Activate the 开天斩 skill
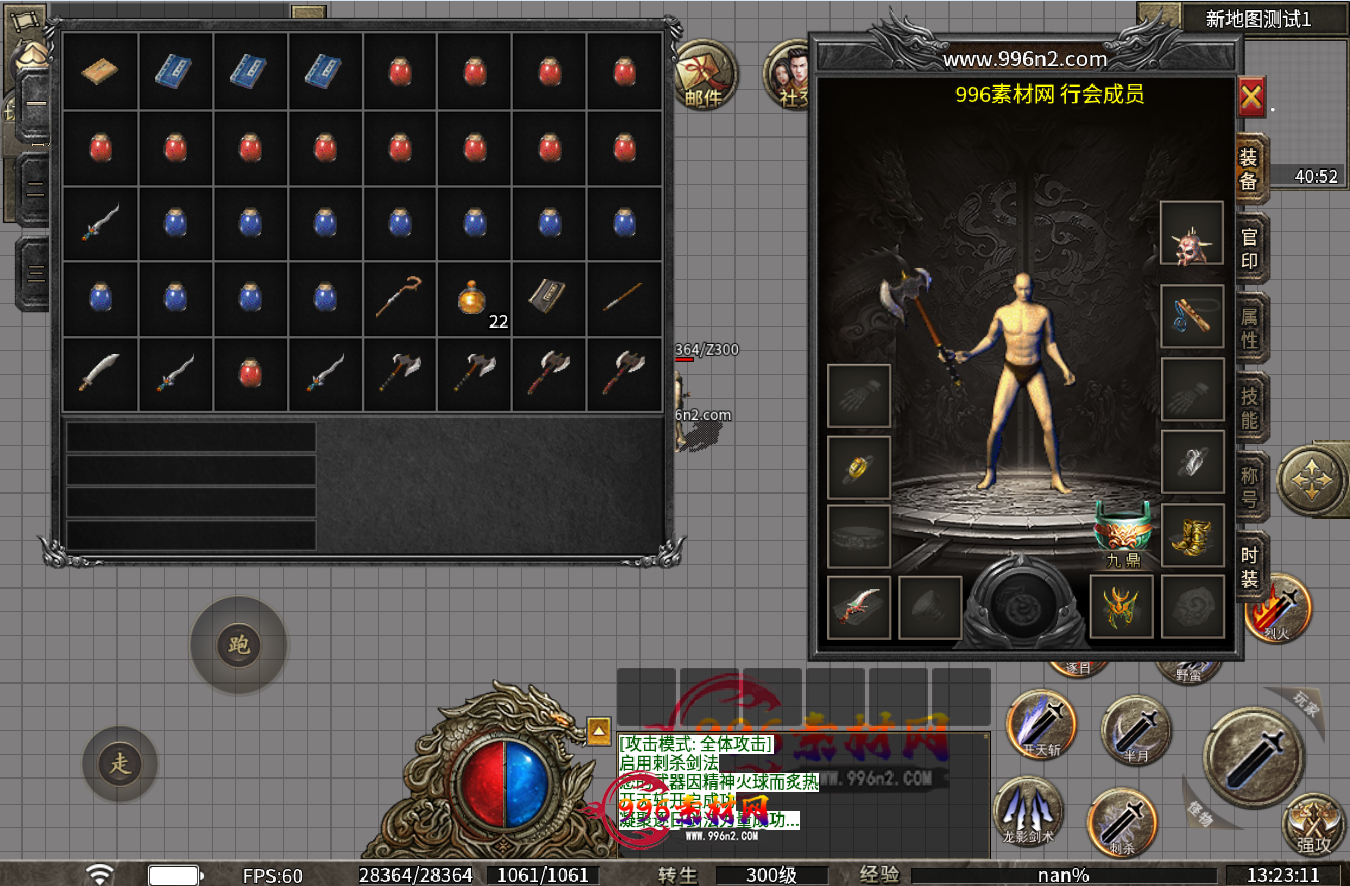Viewport: 1350px width, 886px height. (x=1041, y=725)
